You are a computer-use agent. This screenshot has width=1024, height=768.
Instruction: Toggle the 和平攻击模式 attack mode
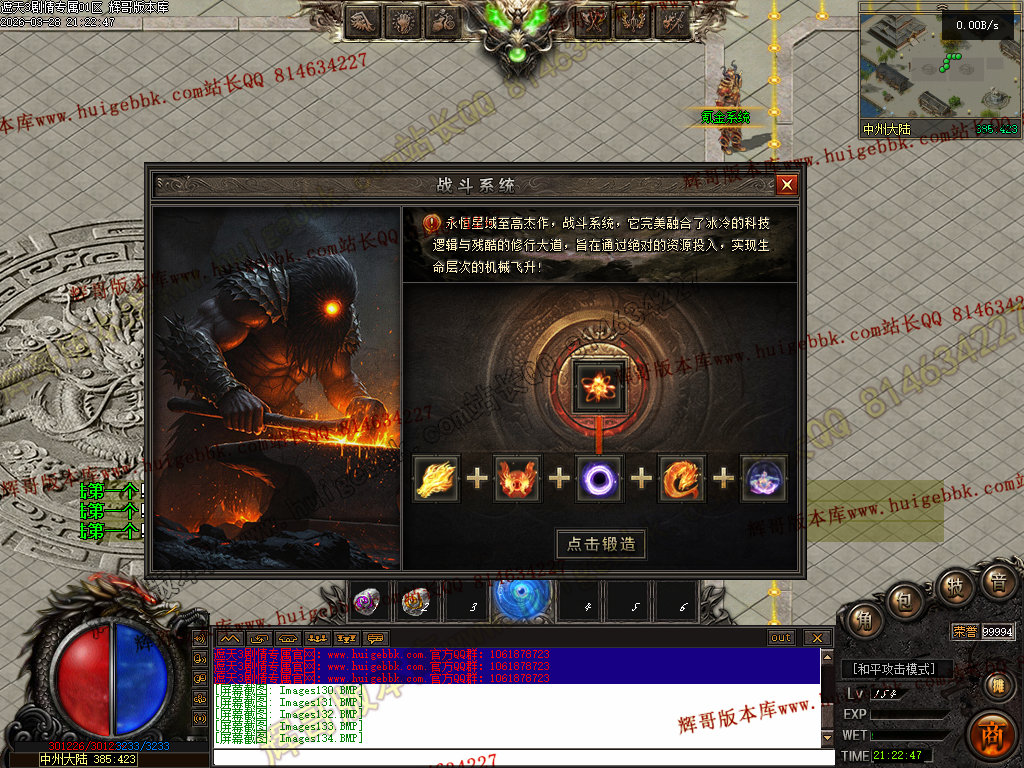click(894, 669)
